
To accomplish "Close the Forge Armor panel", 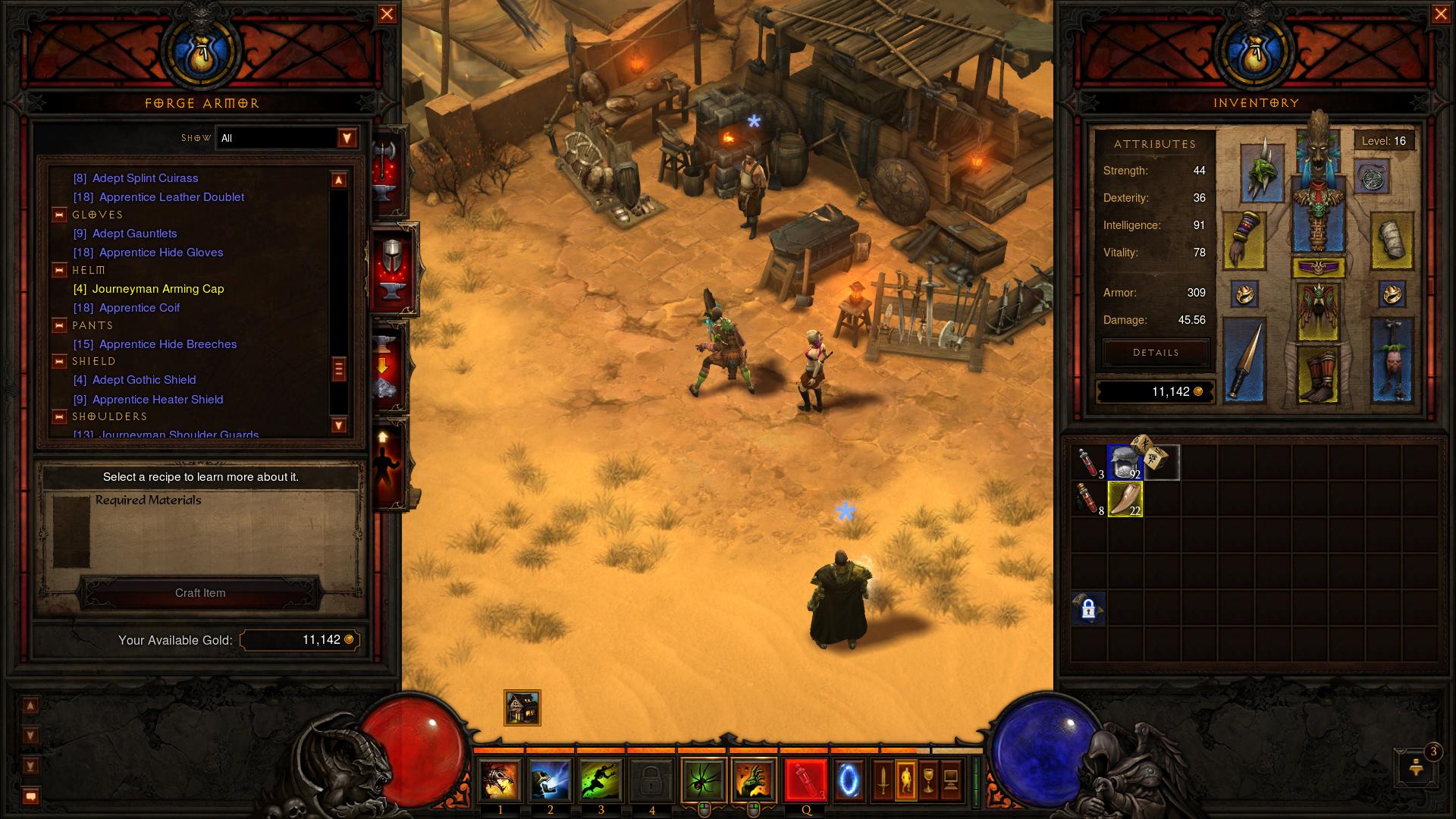I will (387, 14).
